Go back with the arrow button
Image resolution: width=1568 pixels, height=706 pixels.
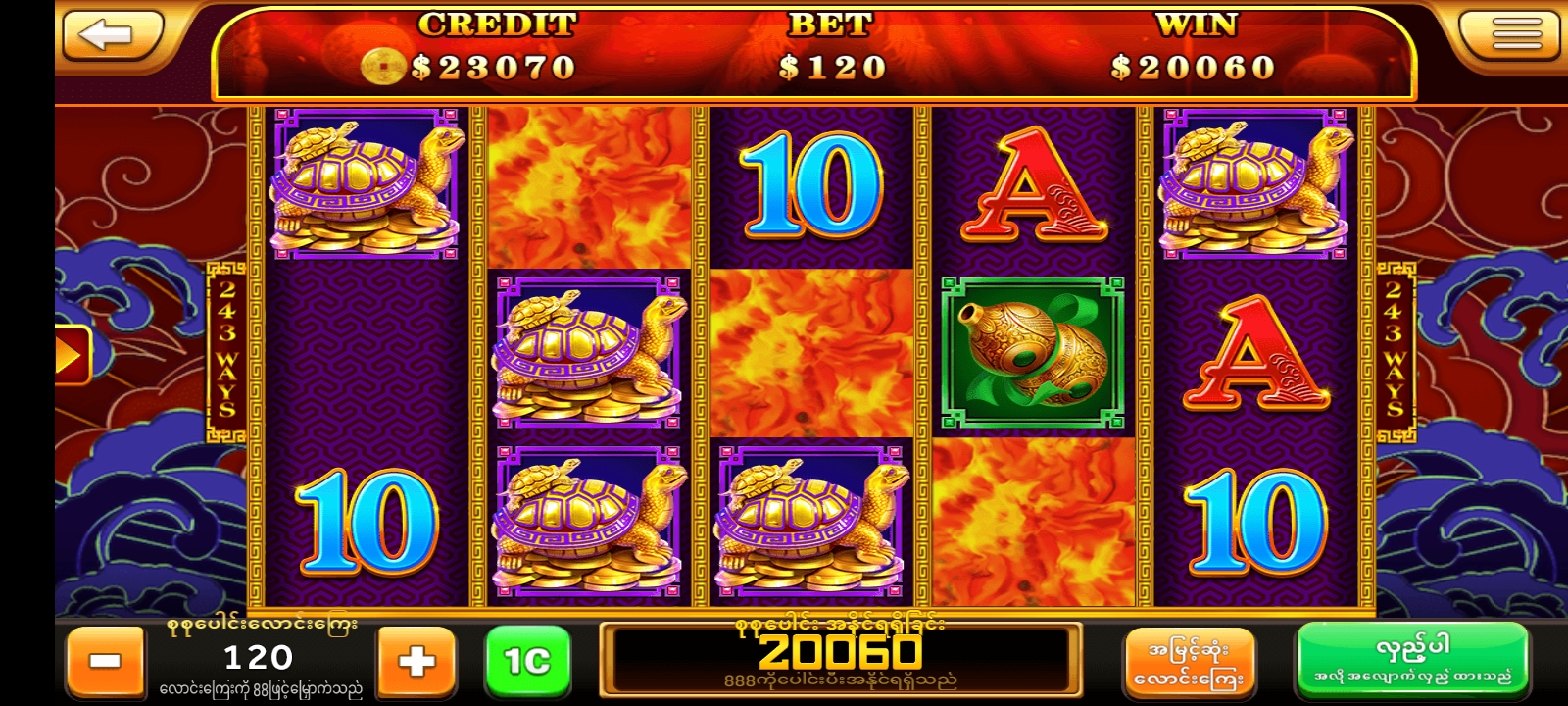(110, 35)
